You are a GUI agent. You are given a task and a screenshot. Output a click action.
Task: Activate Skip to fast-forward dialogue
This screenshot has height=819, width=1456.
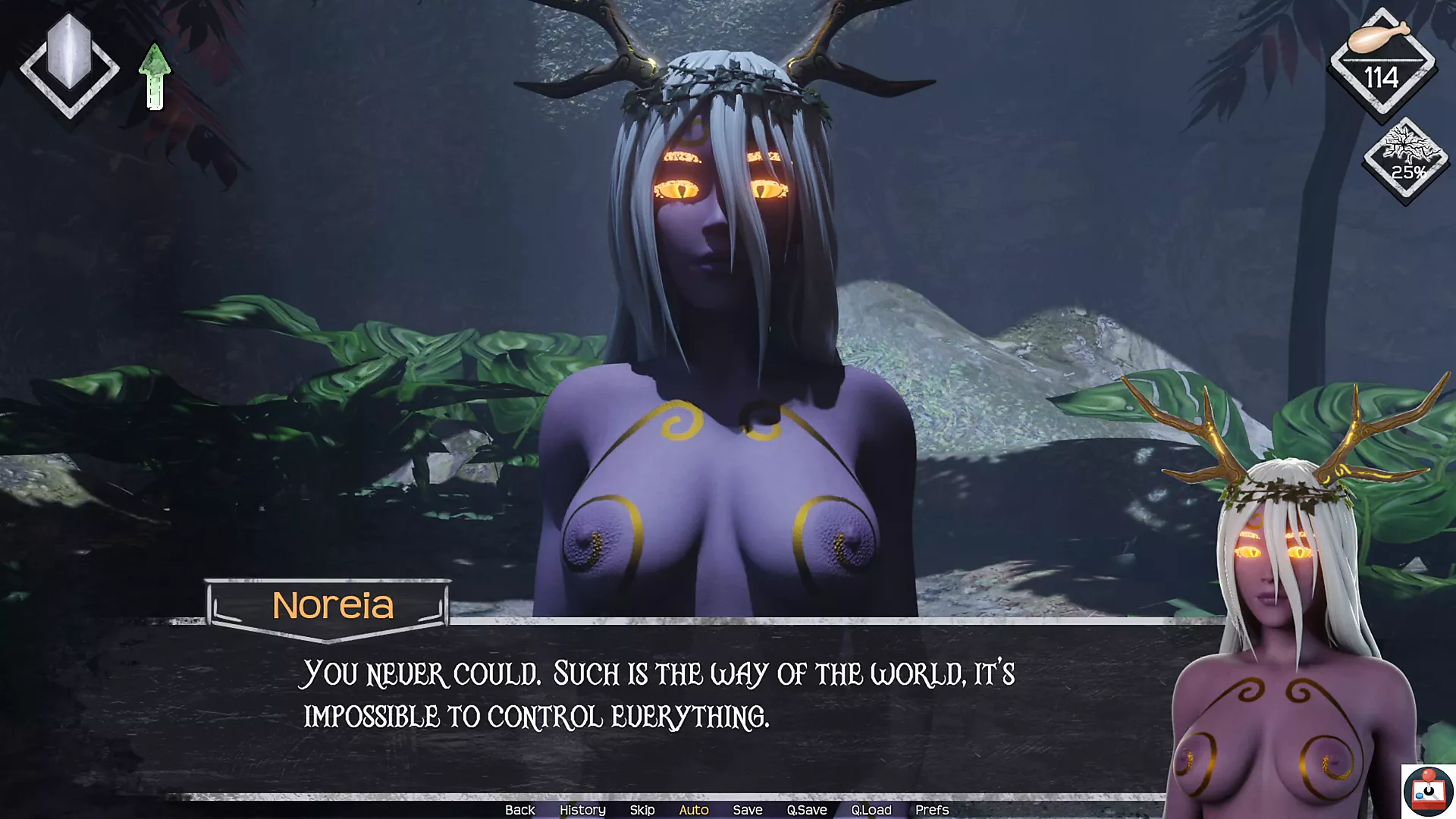coord(642,810)
